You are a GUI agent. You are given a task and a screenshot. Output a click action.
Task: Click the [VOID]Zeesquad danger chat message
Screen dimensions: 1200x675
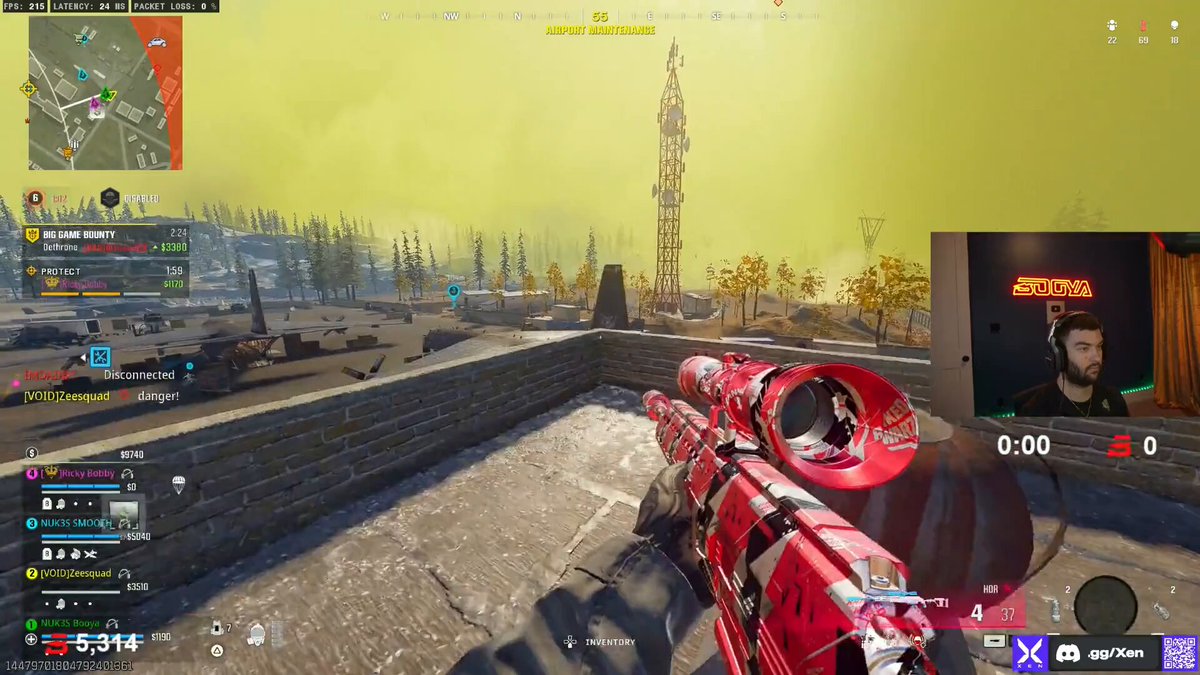(x=100, y=396)
